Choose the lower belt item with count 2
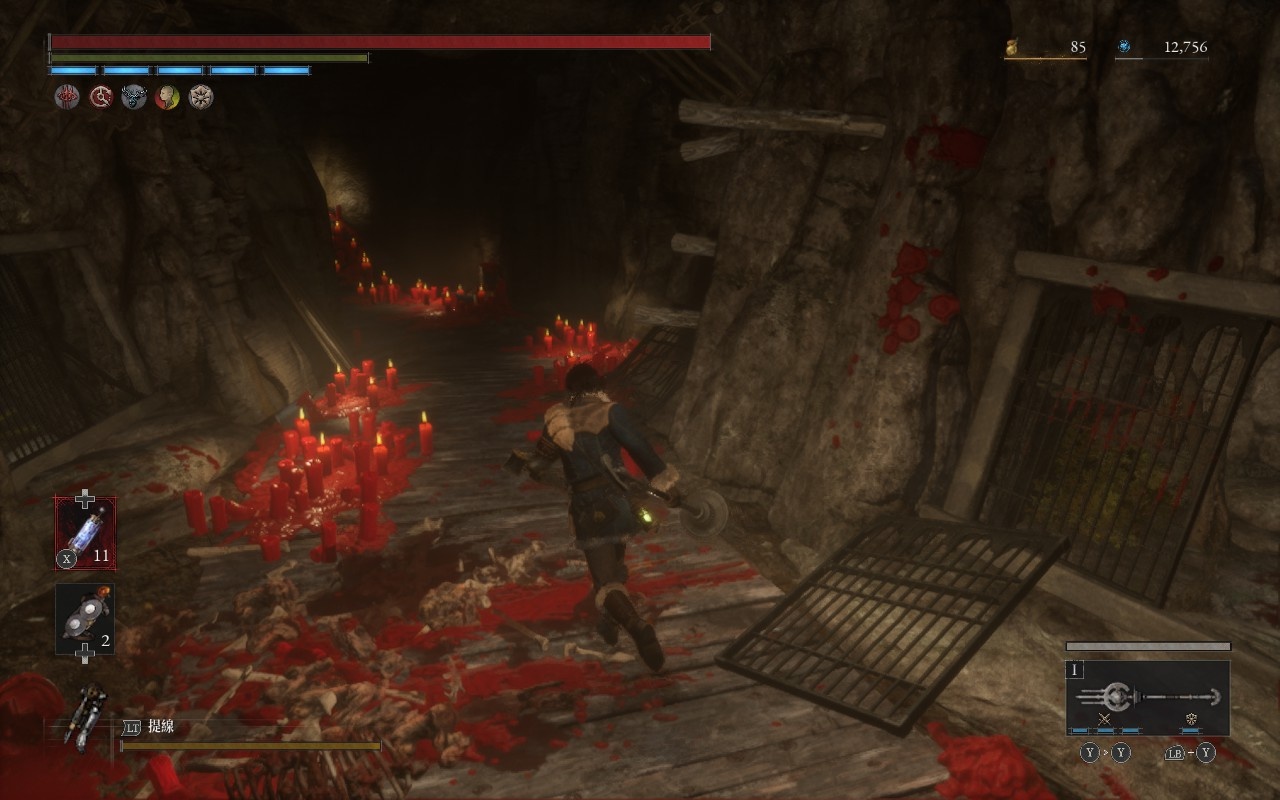Image resolution: width=1280 pixels, height=800 pixels. (85, 619)
